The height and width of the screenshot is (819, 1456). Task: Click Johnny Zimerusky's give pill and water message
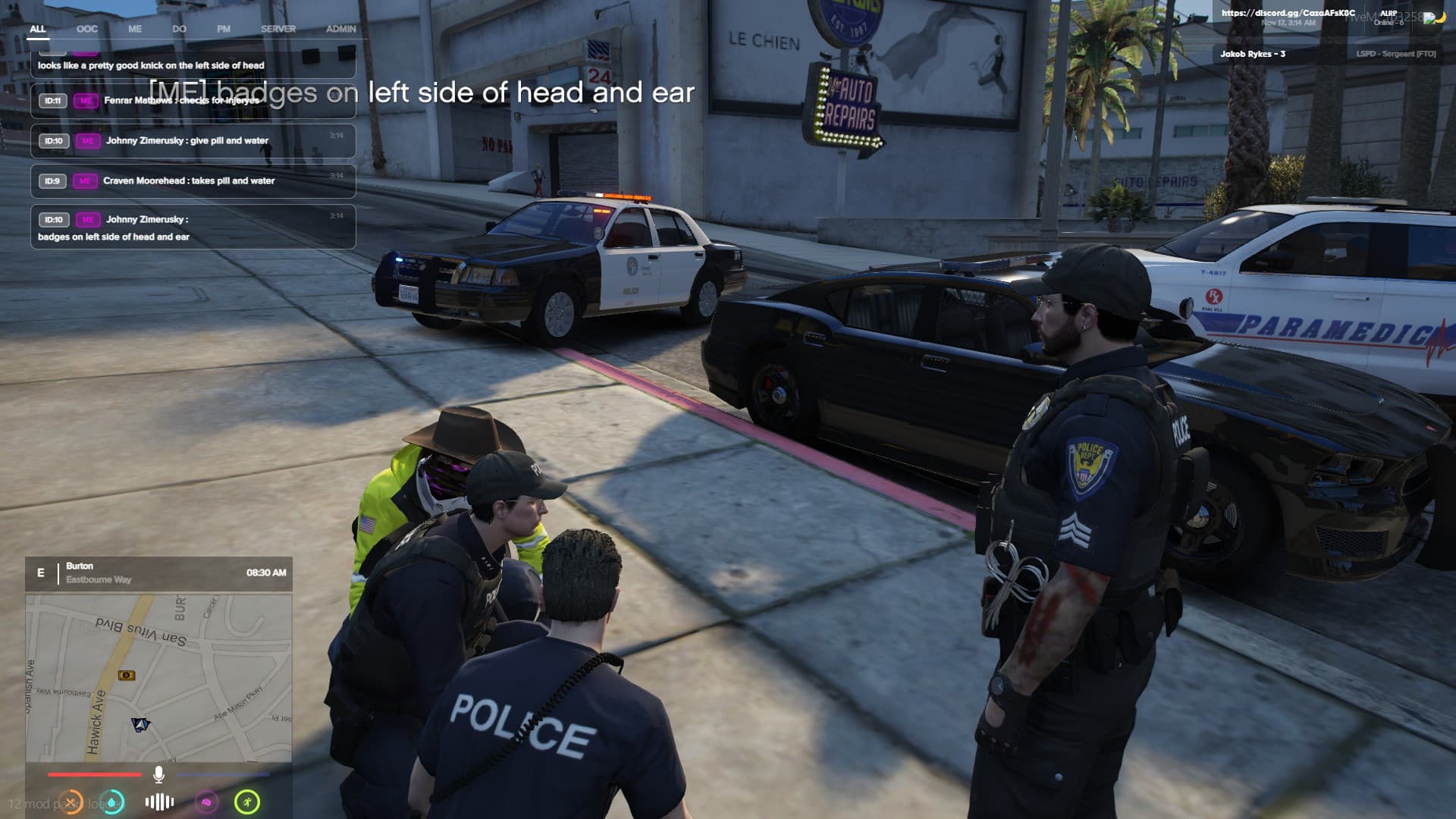pos(193,140)
